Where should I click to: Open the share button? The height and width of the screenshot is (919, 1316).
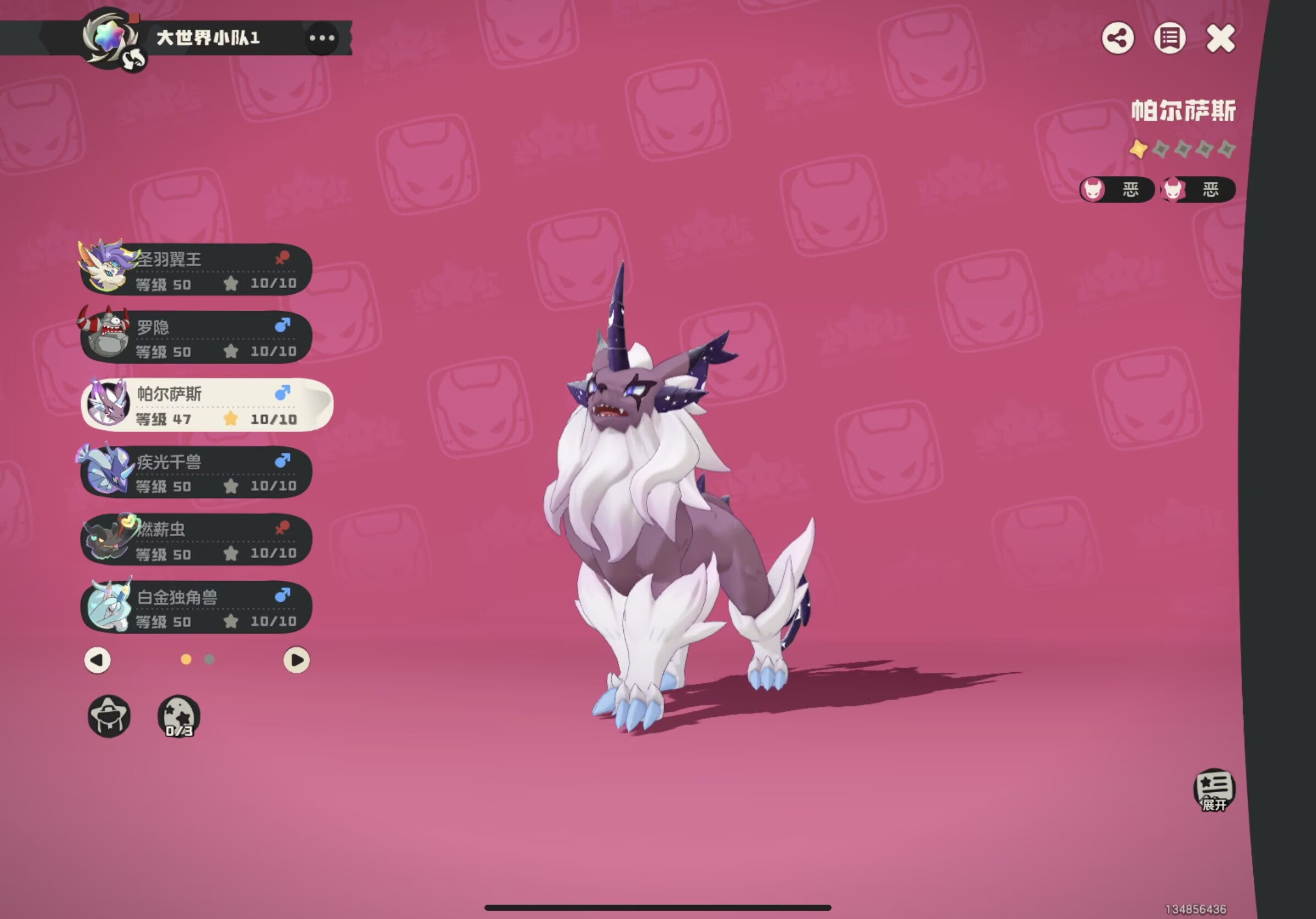tap(1118, 39)
